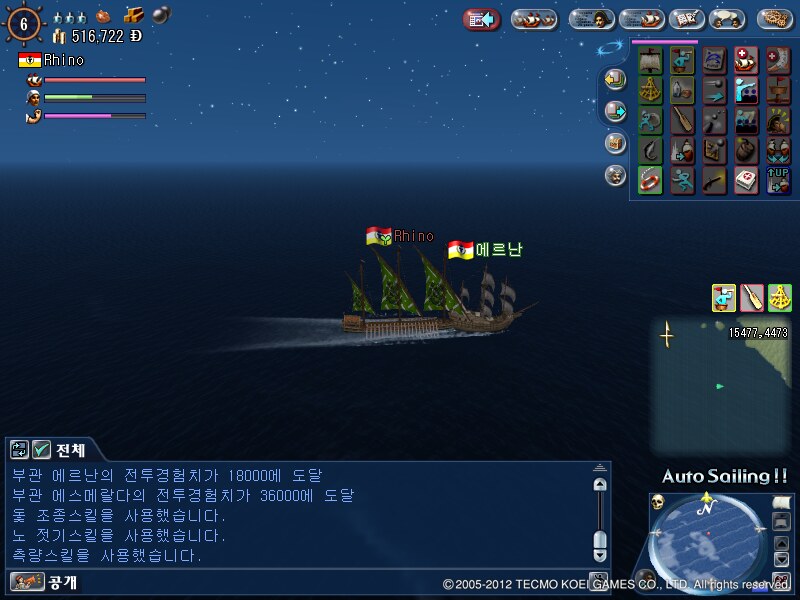Use the red lifebuoy rescue skill
This screenshot has height=600, width=800.
pos(651,181)
